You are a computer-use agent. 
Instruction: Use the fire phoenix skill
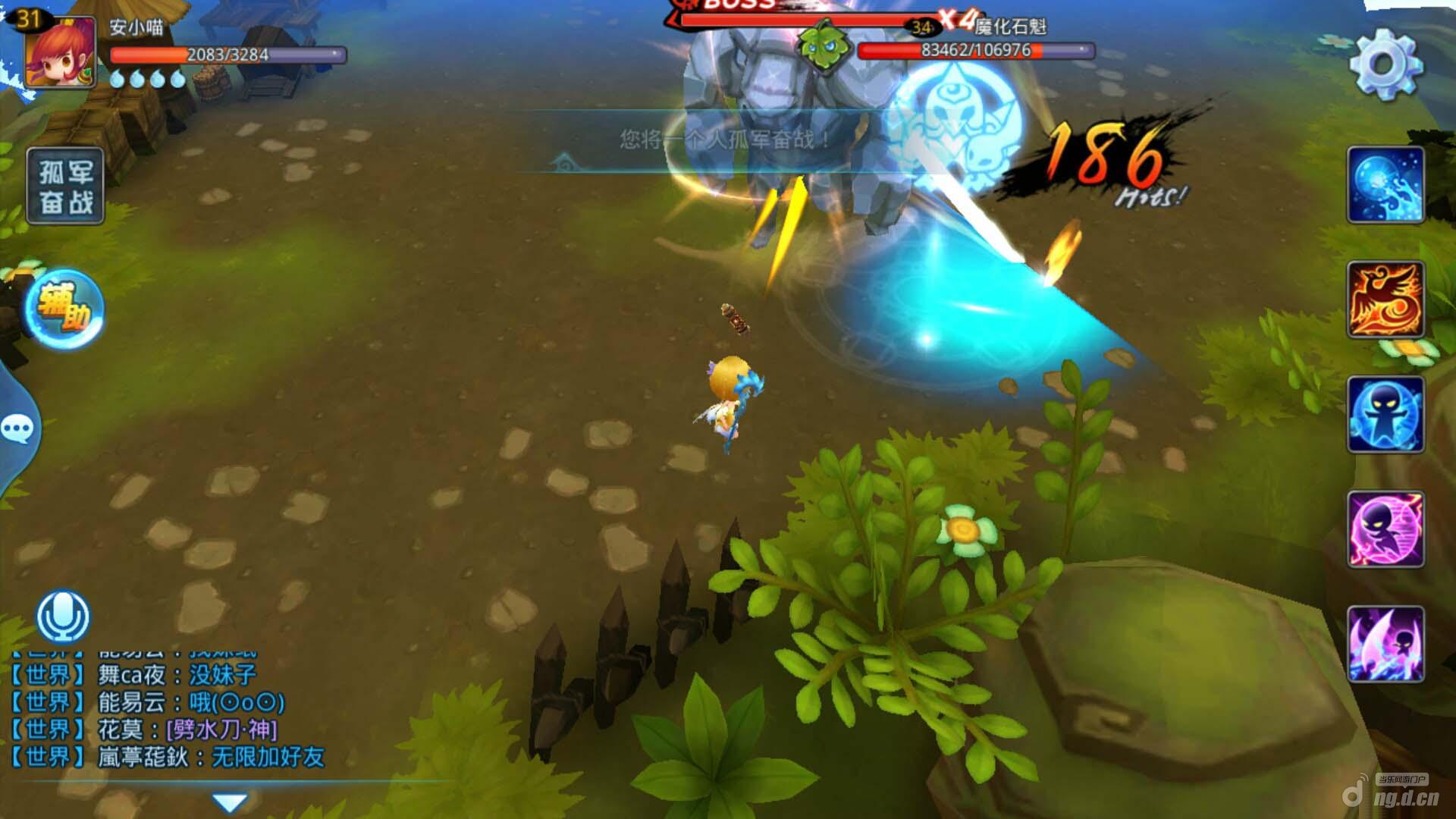1385,300
